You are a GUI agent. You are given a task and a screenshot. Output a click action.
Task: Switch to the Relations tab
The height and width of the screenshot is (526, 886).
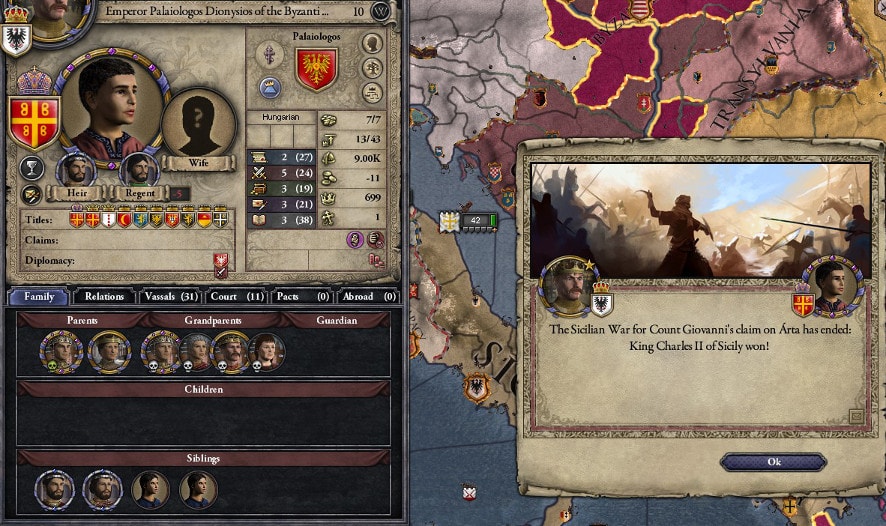105,296
